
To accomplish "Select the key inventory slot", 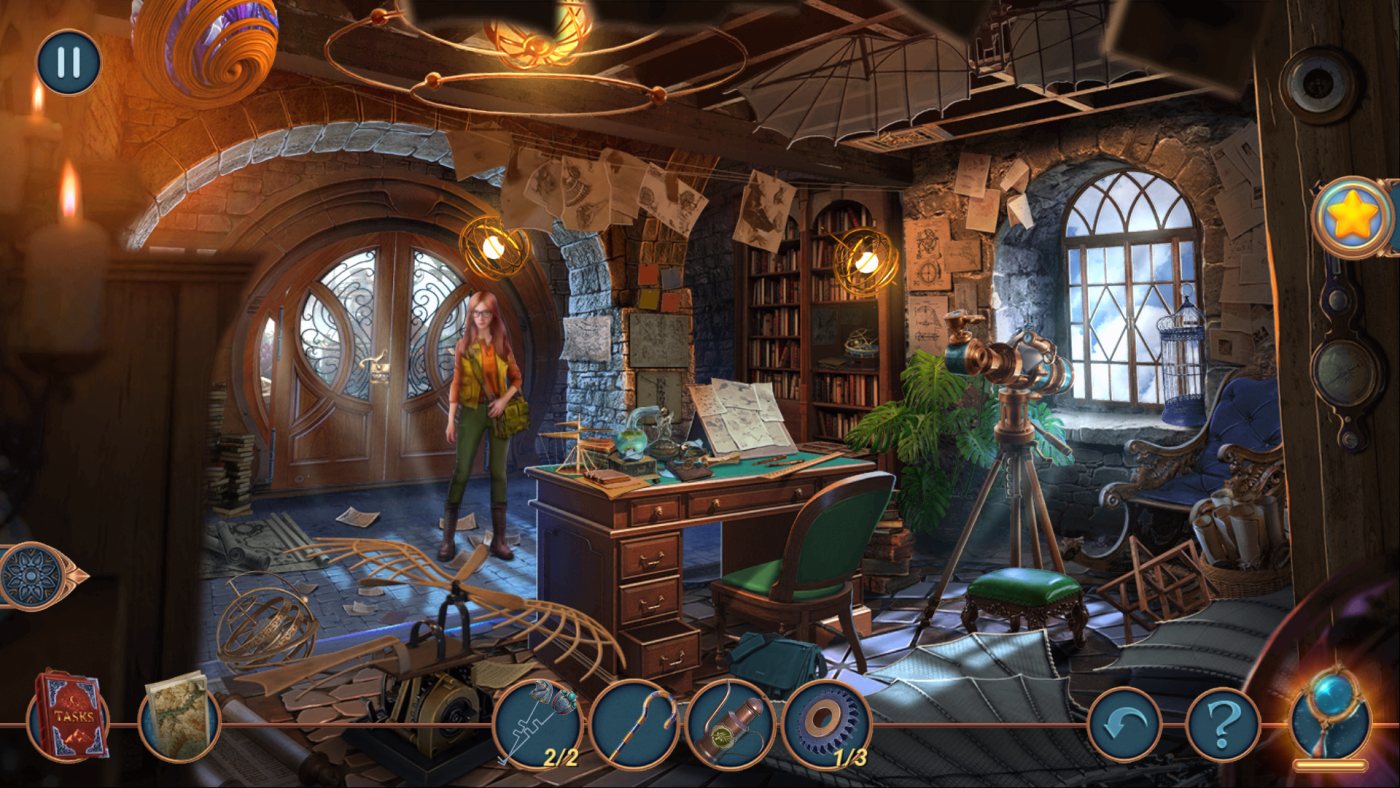I will 537,723.
